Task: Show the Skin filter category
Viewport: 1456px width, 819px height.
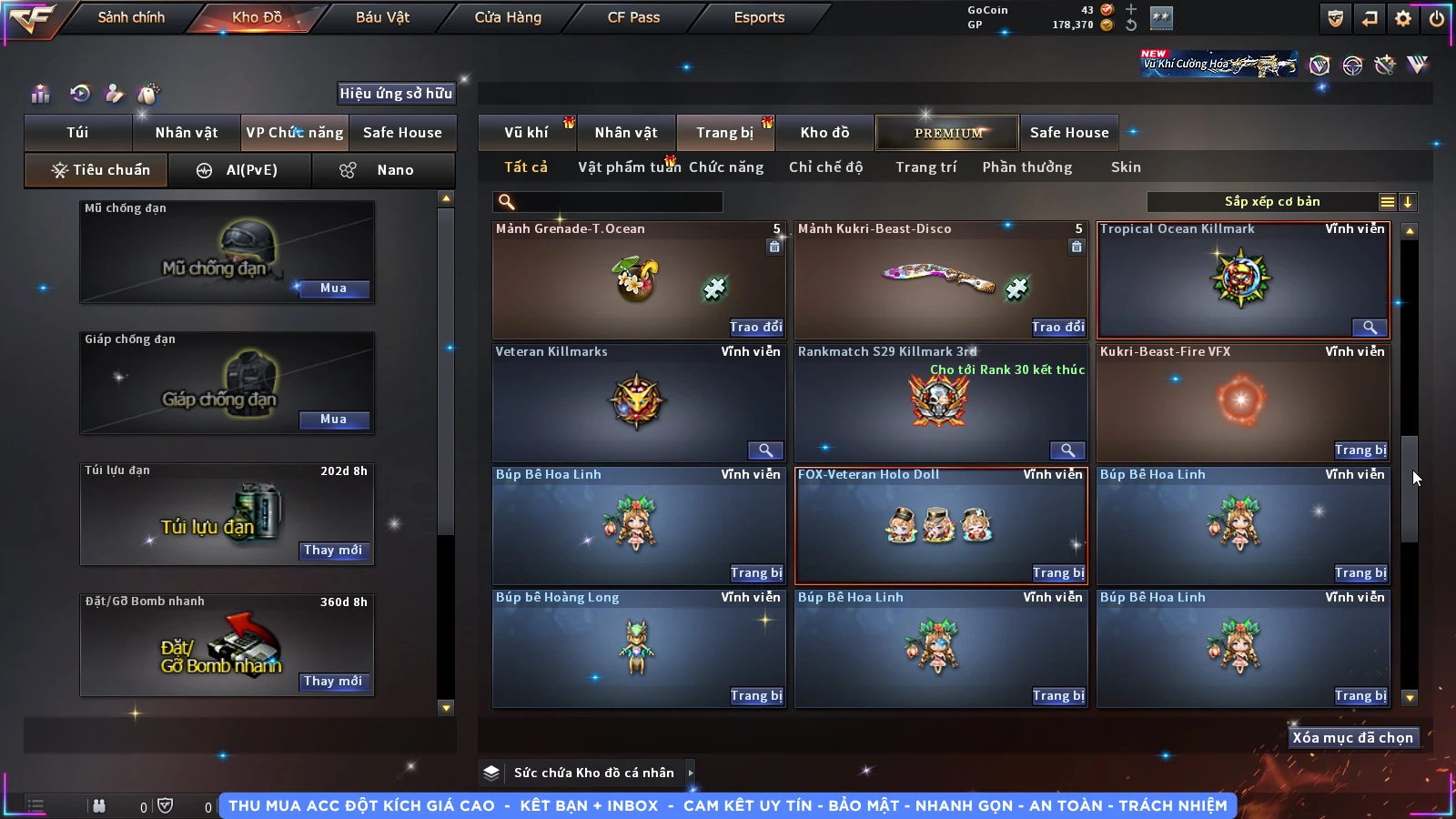Action: (1126, 167)
